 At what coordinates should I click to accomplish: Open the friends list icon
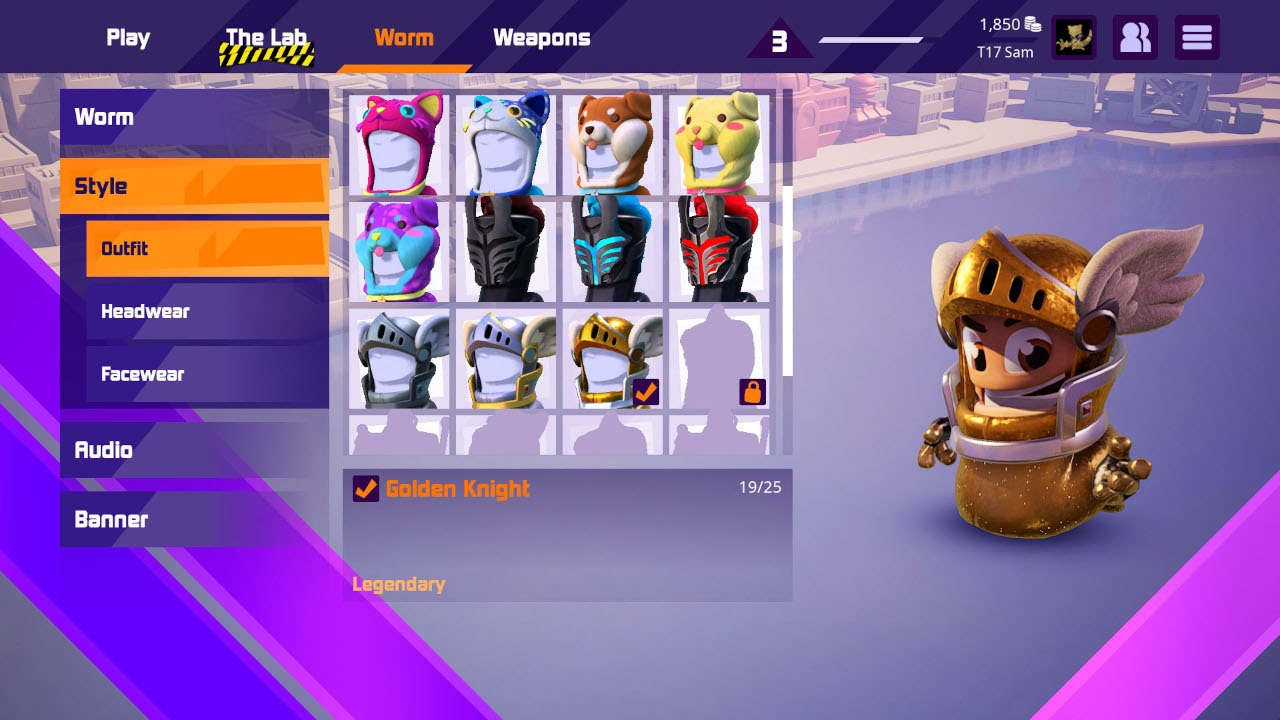point(1135,37)
